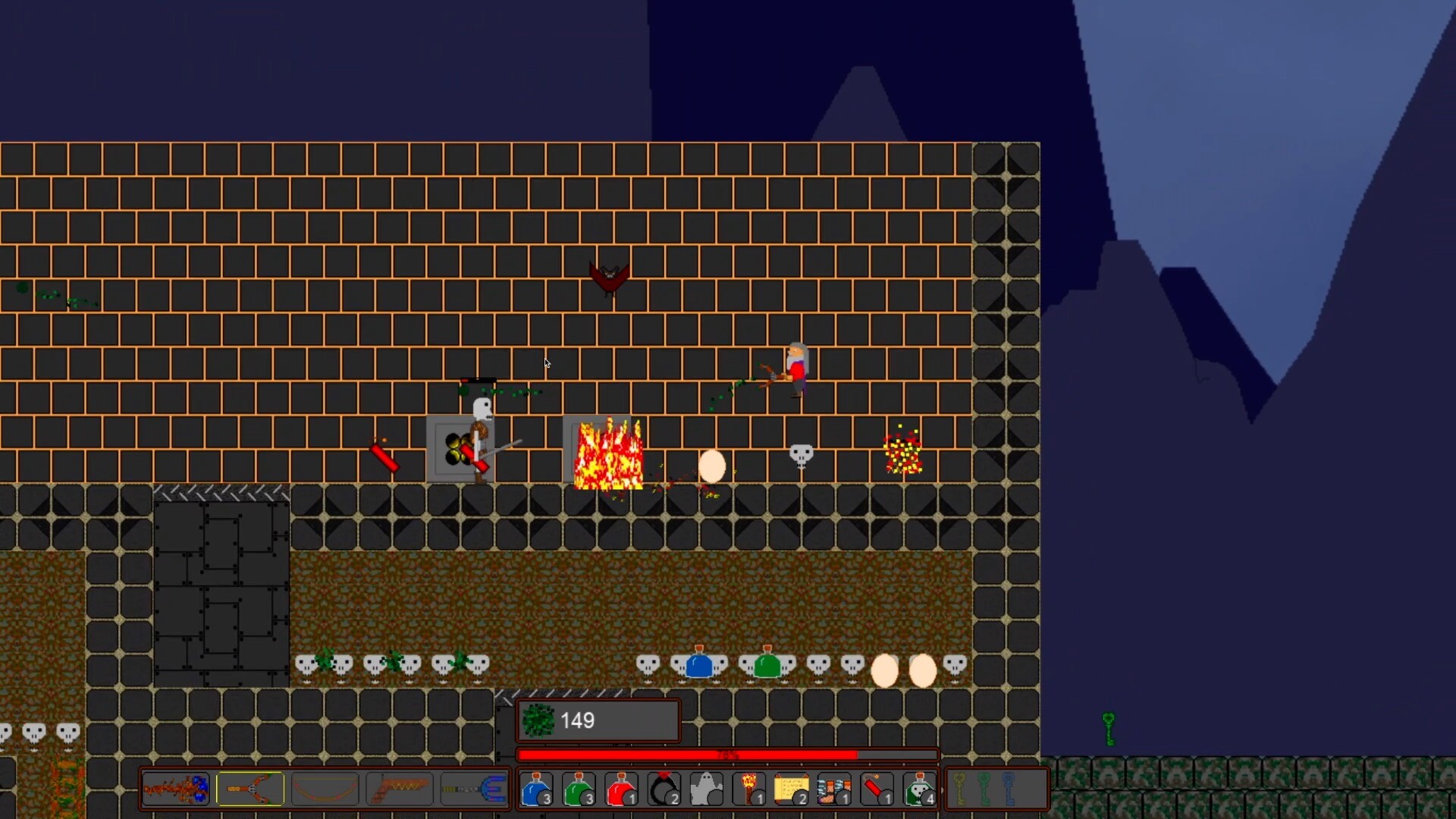Select the dynamite stick item slot

click(876, 789)
